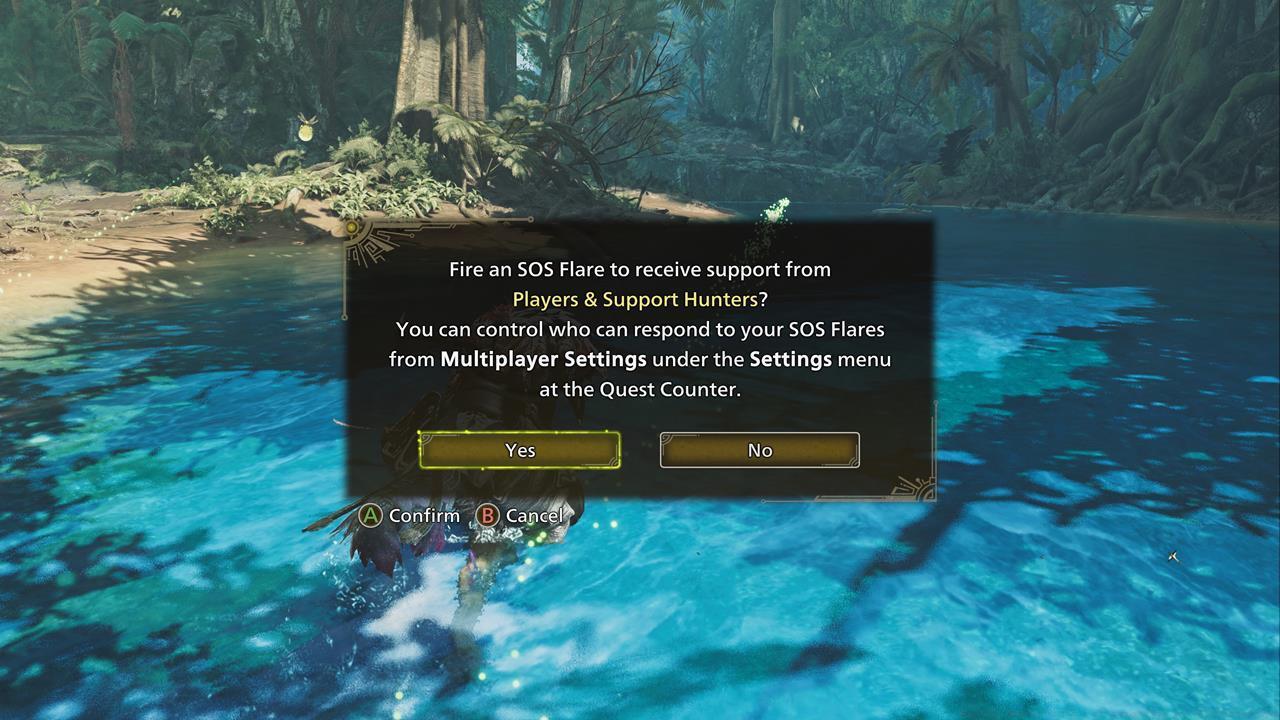Toggle the currently active Yes choice off
The height and width of the screenshot is (720, 1280).
coord(519,450)
